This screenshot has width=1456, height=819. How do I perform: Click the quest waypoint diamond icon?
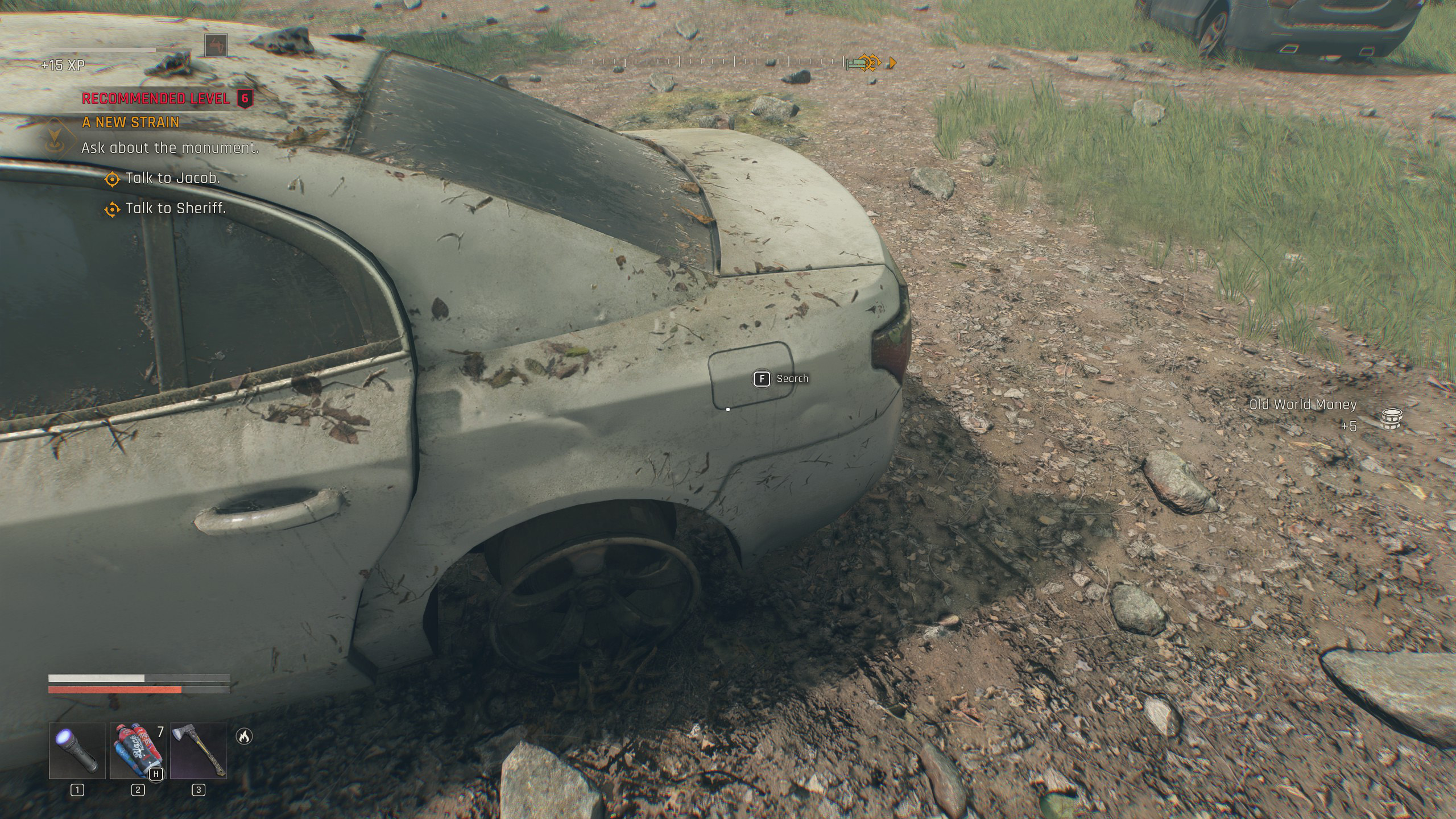click(x=61, y=137)
